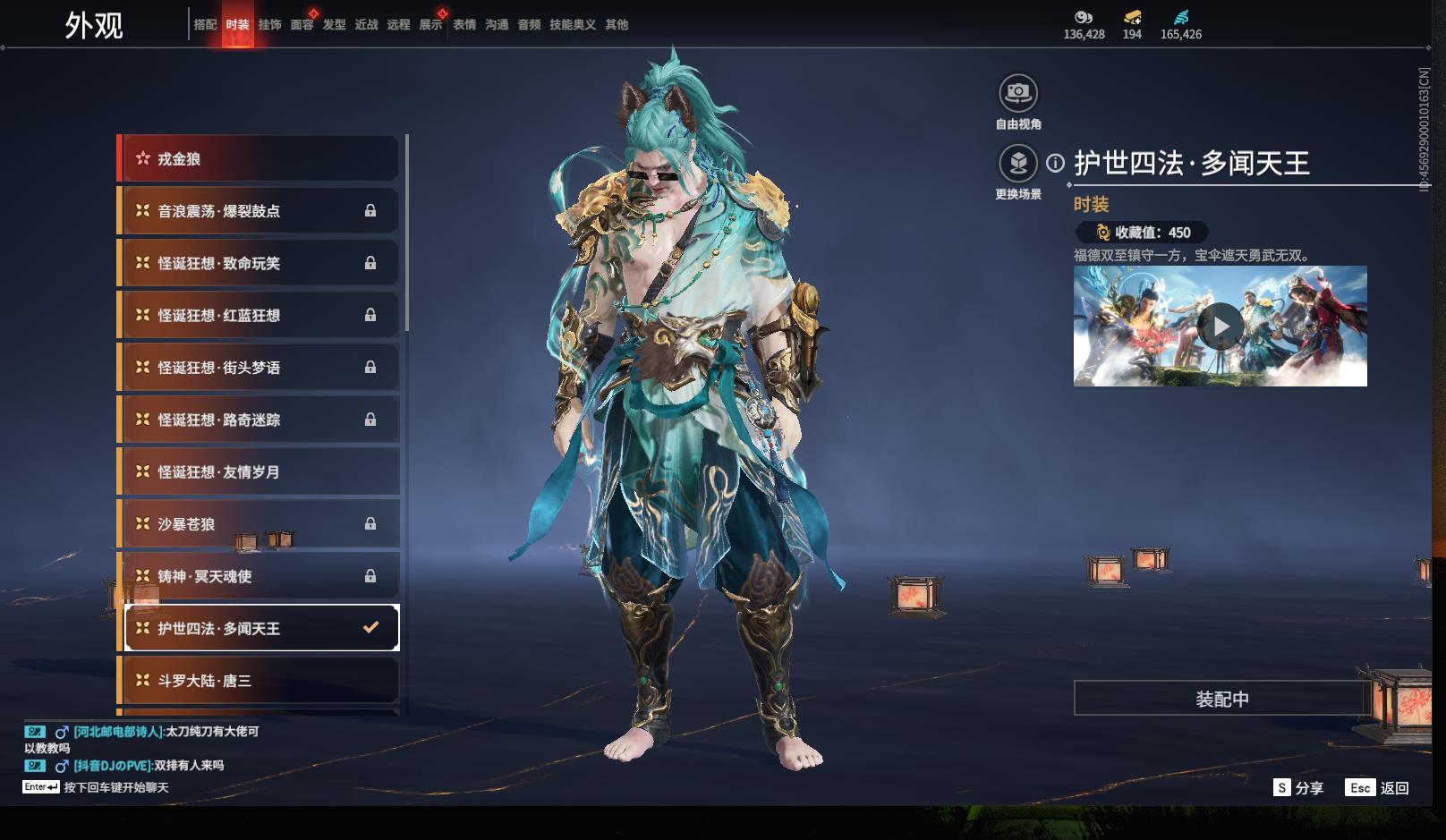Select the 怪诞狂想·致命玩笑 outfit
Viewport: 1446px width, 840px height.
click(x=259, y=263)
